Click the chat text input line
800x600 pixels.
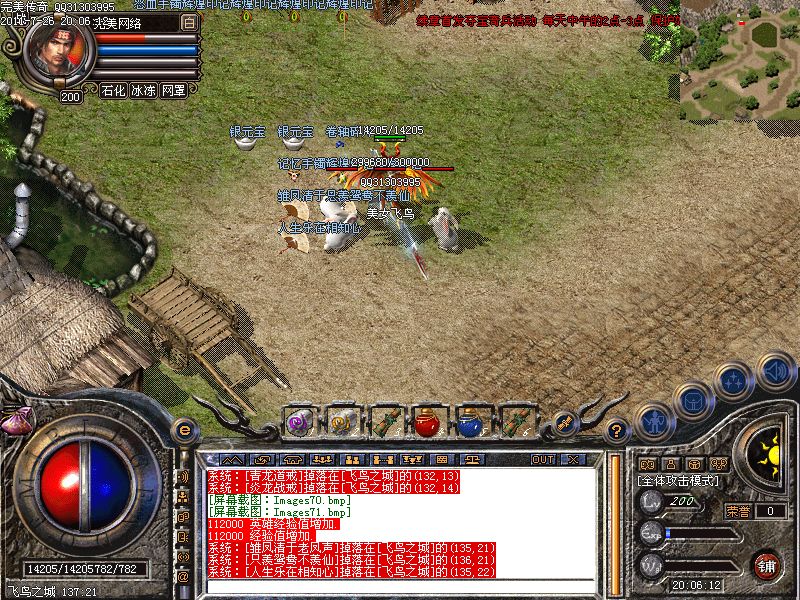(x=400, y=584)
